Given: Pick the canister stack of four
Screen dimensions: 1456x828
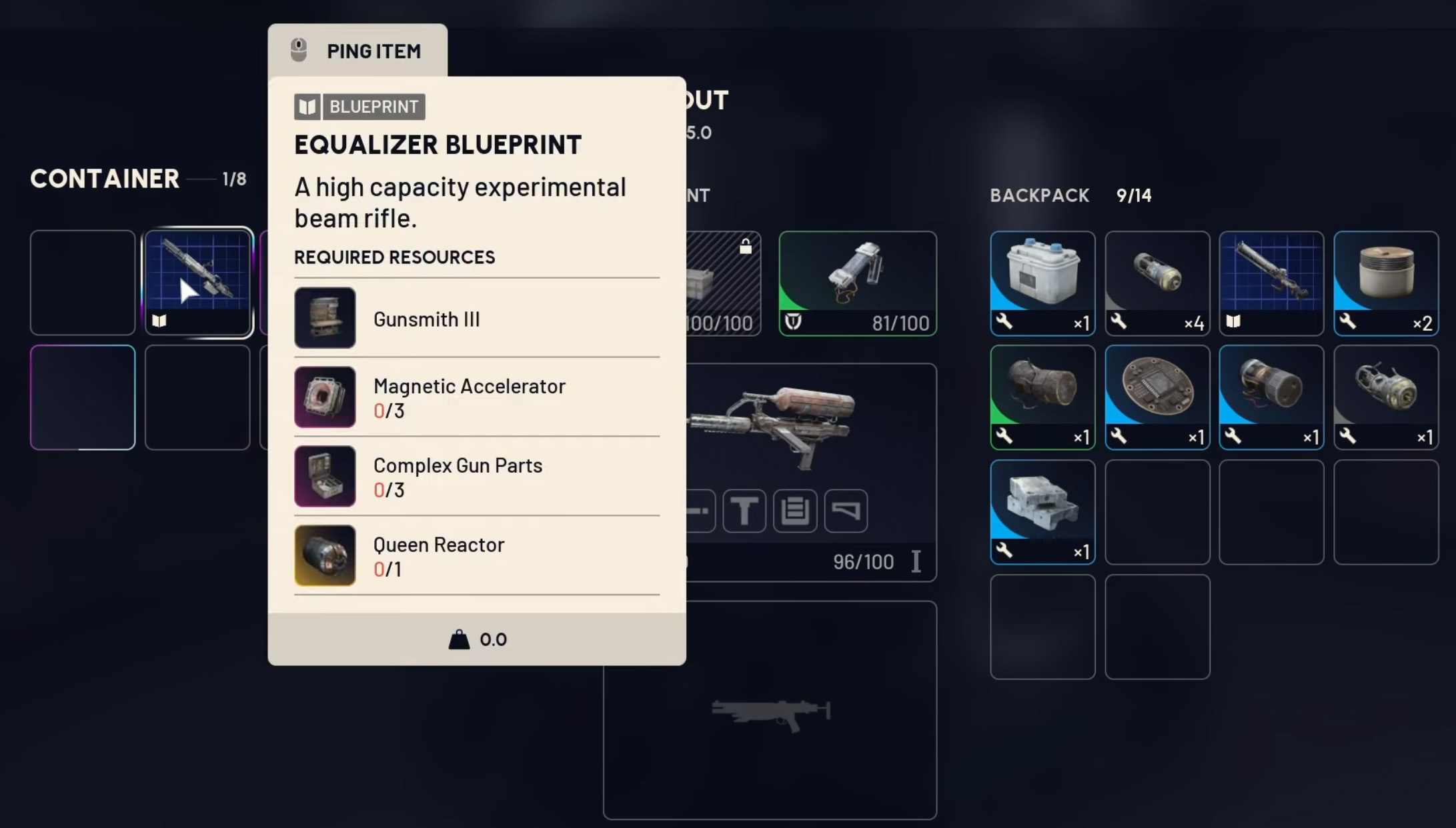Looking at the screenshot, I should pyautogui.click(x=1157, y=283).
